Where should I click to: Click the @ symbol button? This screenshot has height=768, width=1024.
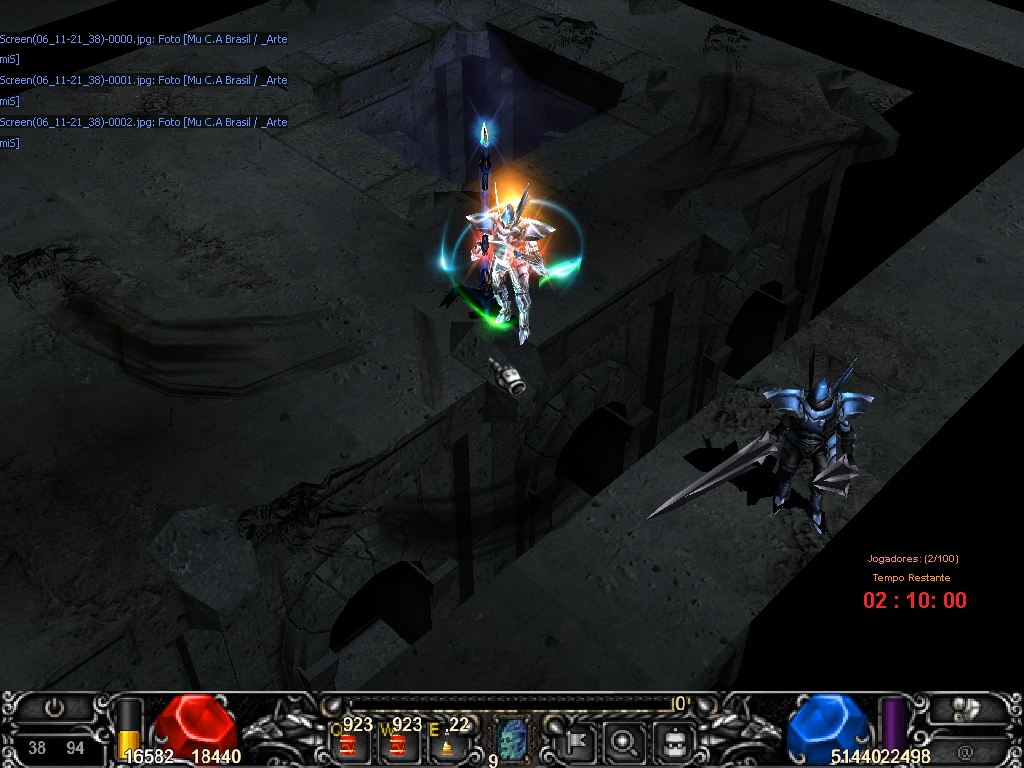[x=964, y=749]
